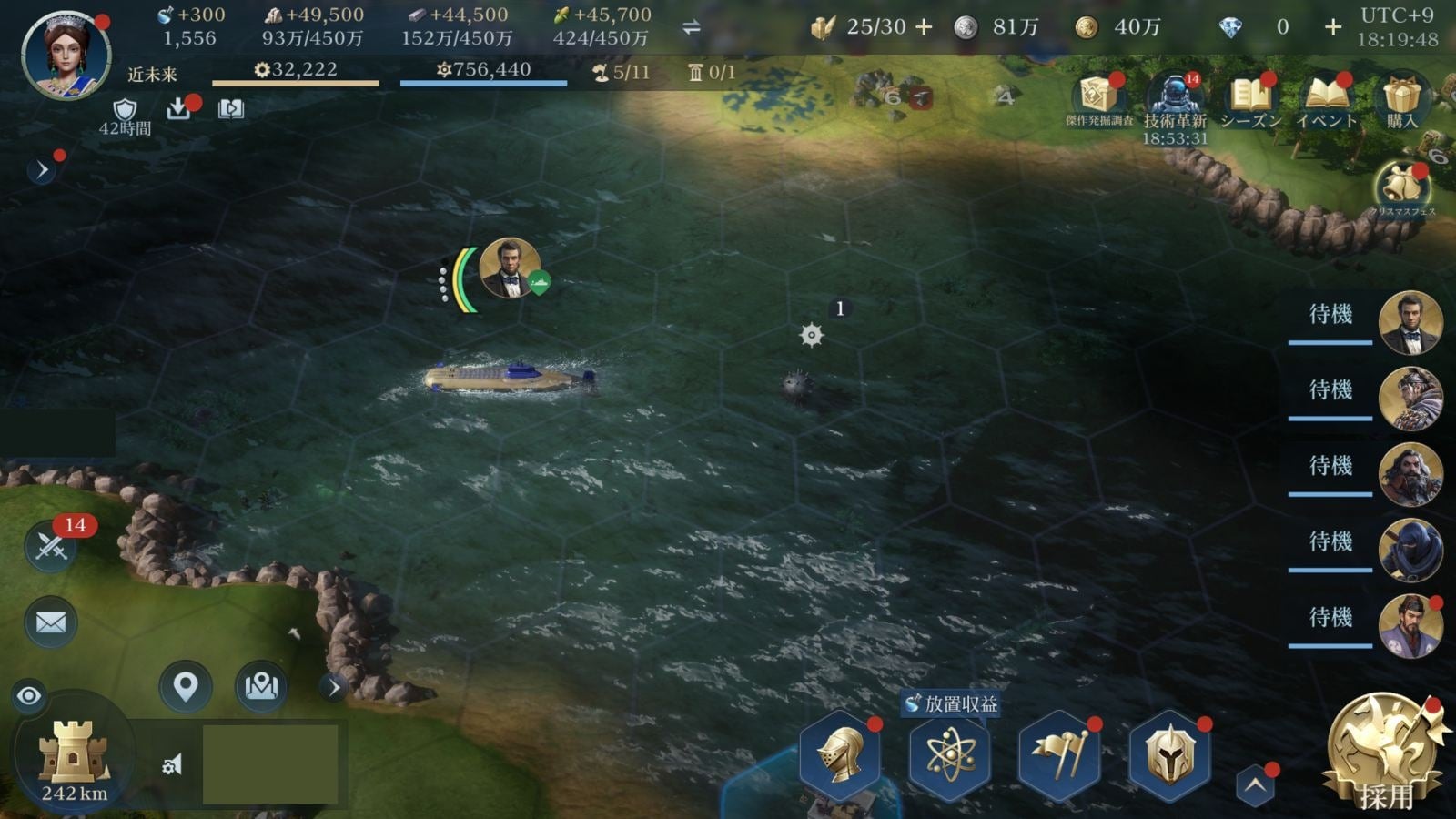This screenshot has width=1456, height=819.
Task: Toggle the eye visibility button
Action: tap(29, 696)
